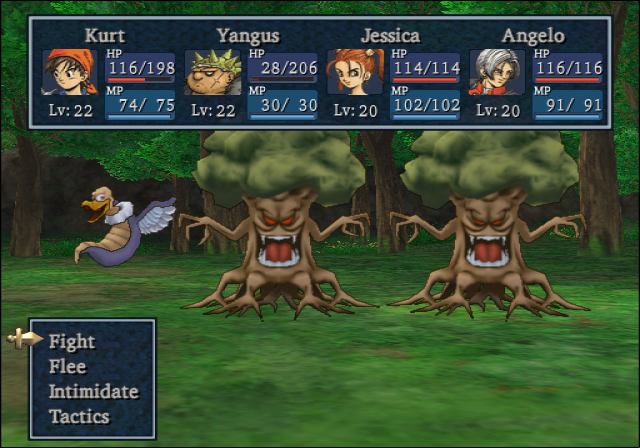
Task: Open the Tactics menu
Action: click(79, 416)
